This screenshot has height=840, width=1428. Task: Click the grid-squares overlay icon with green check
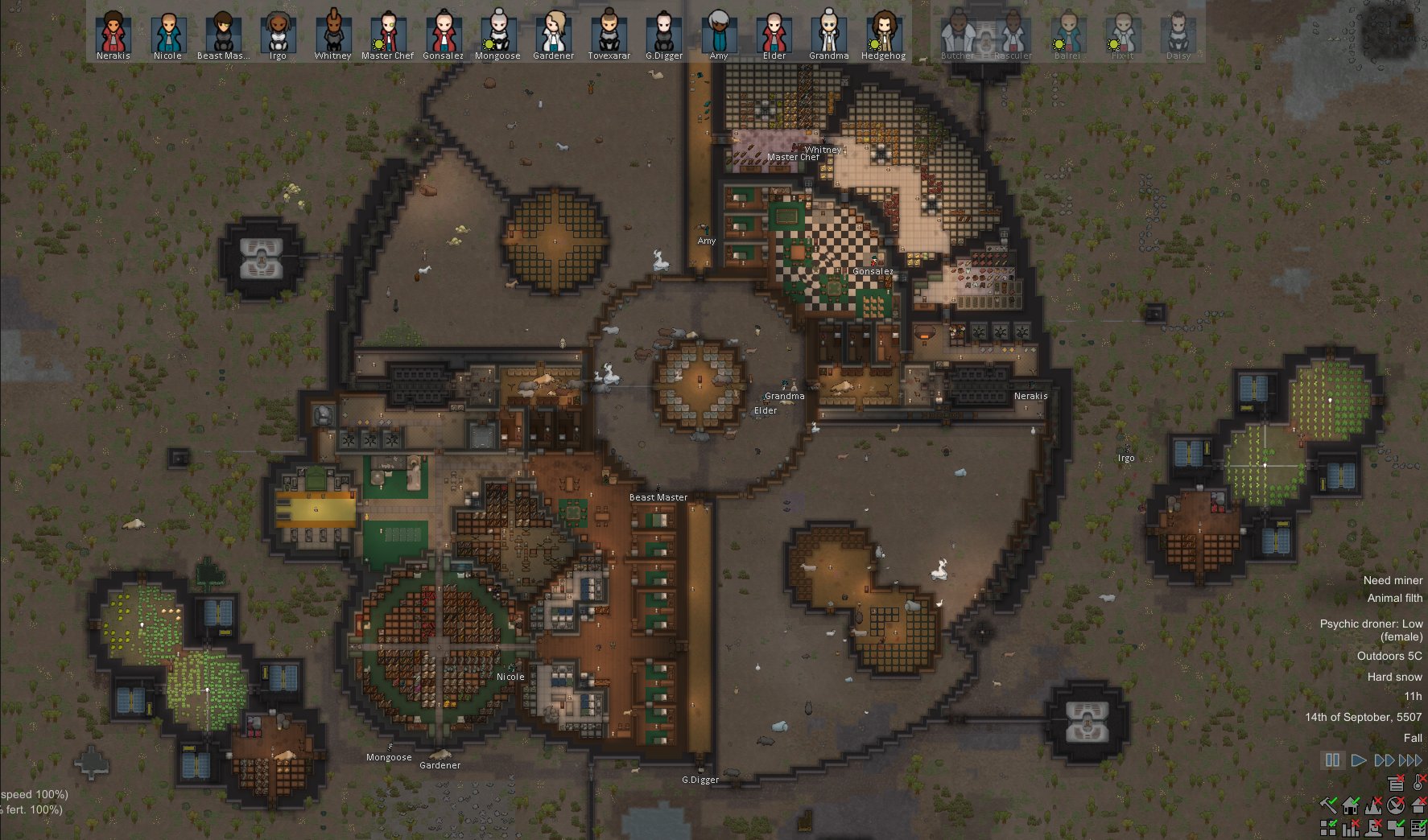coord(1328,827)
